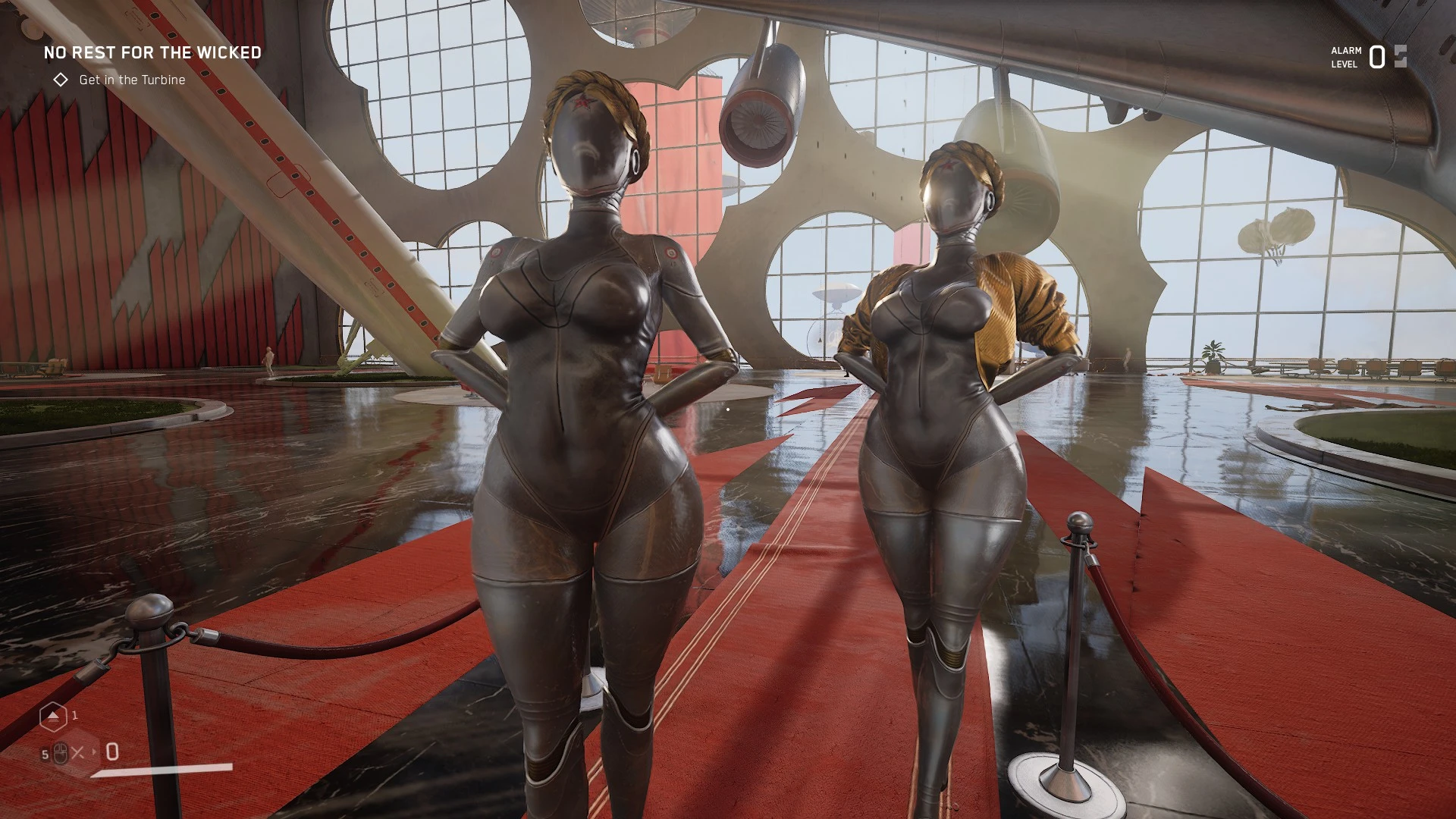Select the mouse-button ammo icon
The height and width of the screenshot is (819, 1456).
[60, 752]
